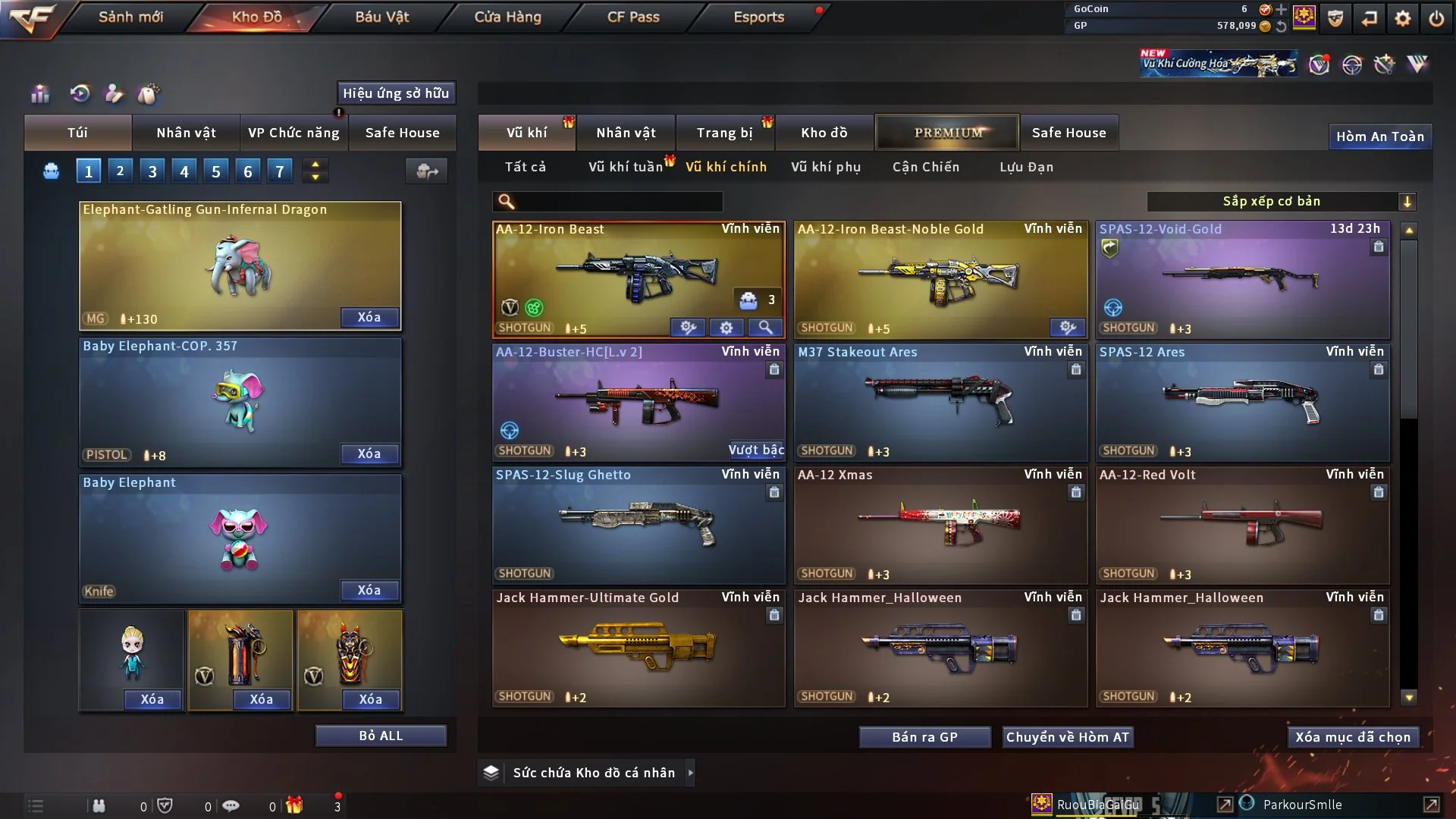Remove Elephant-Gatling Gun-Infernal Dragon with Xóa

369,317
